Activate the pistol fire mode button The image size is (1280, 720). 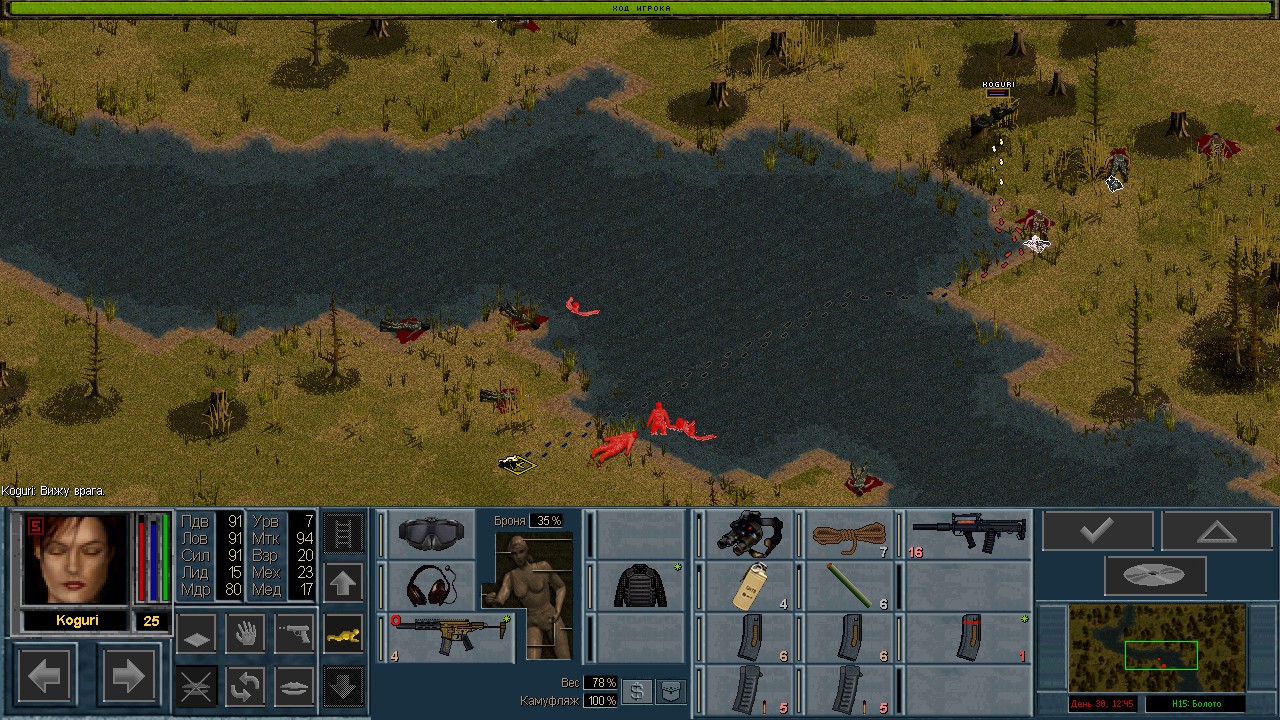[x=294, y=634]
